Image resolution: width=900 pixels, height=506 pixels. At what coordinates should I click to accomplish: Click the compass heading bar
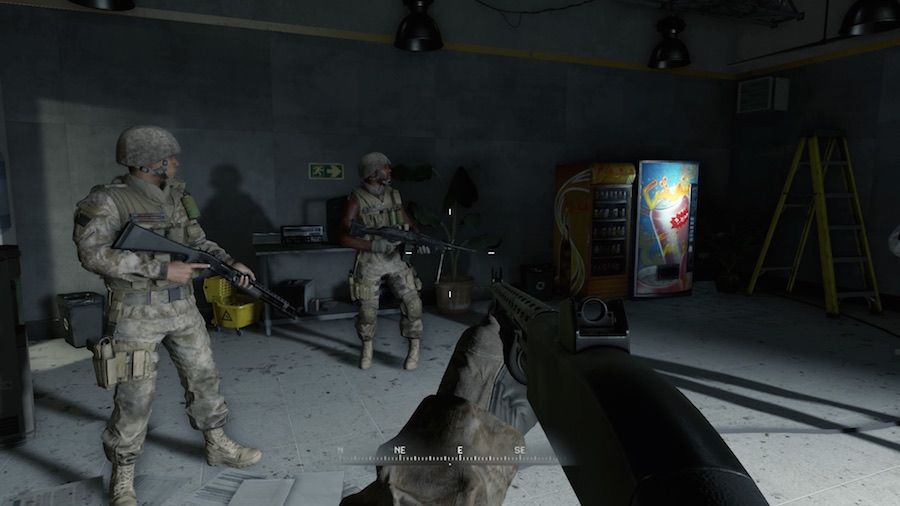click(x=458, y=454)
